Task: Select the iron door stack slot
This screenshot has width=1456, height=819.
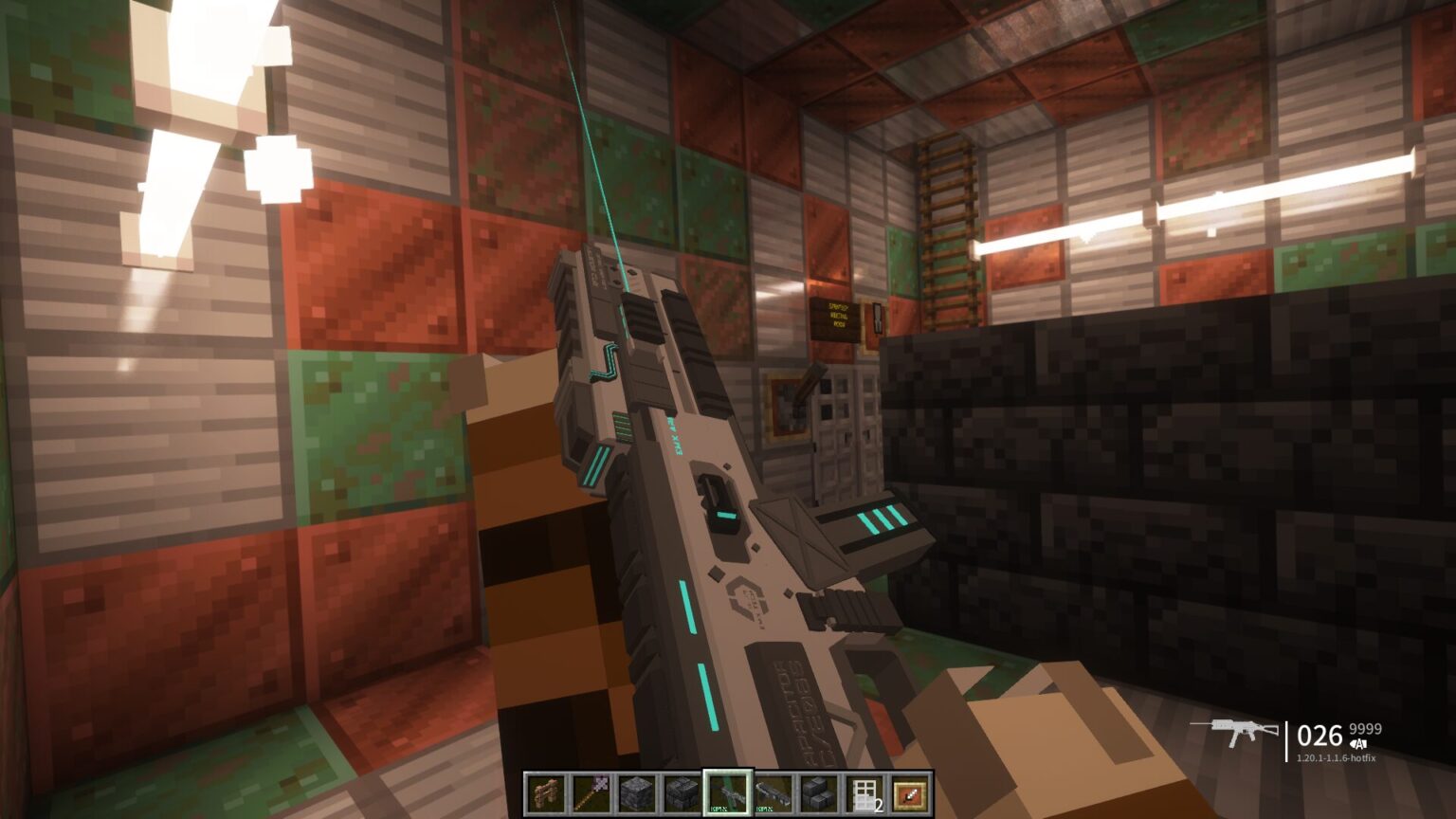Action: [x=864, y=793]
